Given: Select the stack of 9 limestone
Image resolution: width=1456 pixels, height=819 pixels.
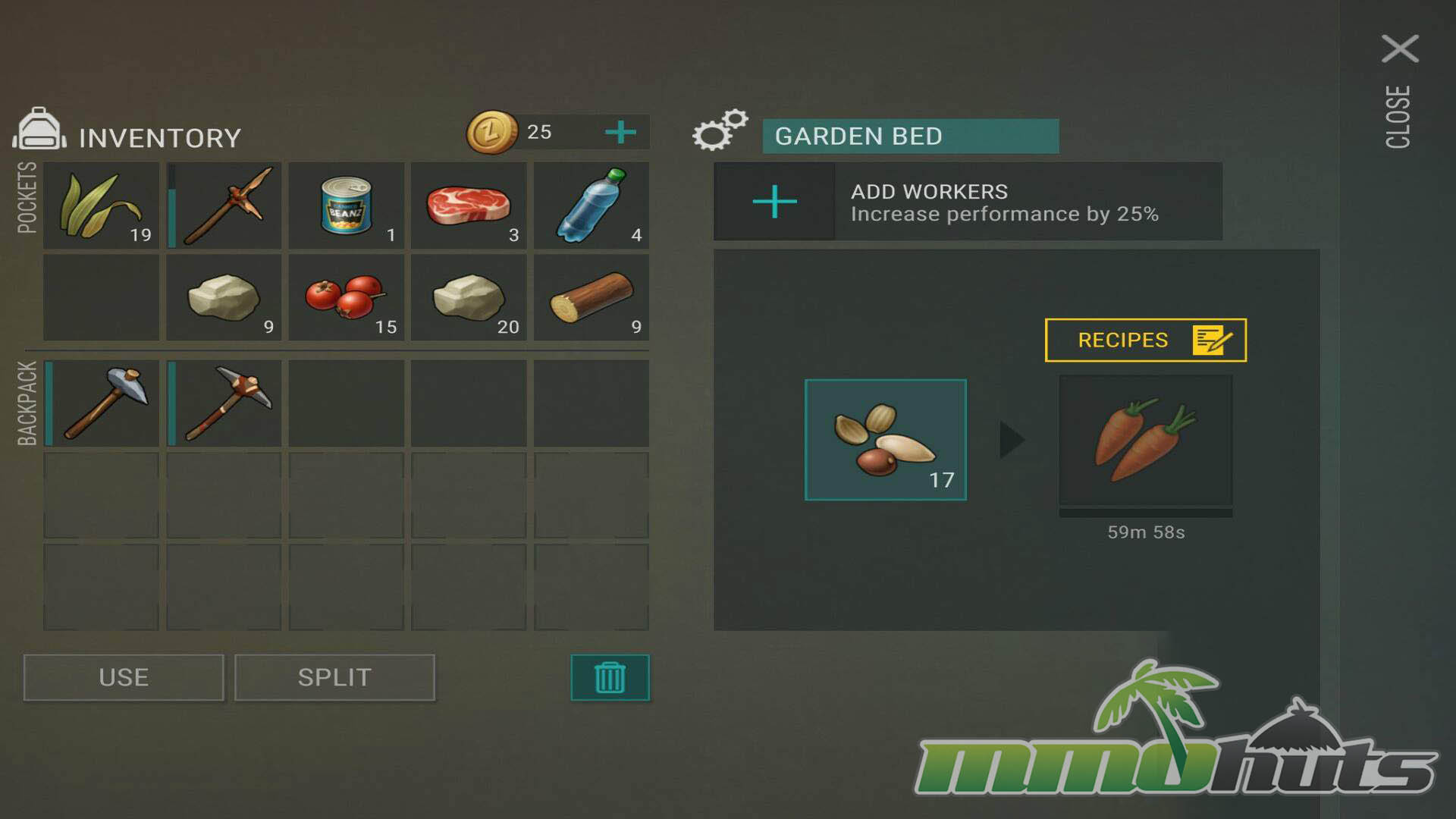Looking at the screenshot, I should point(224,297).
